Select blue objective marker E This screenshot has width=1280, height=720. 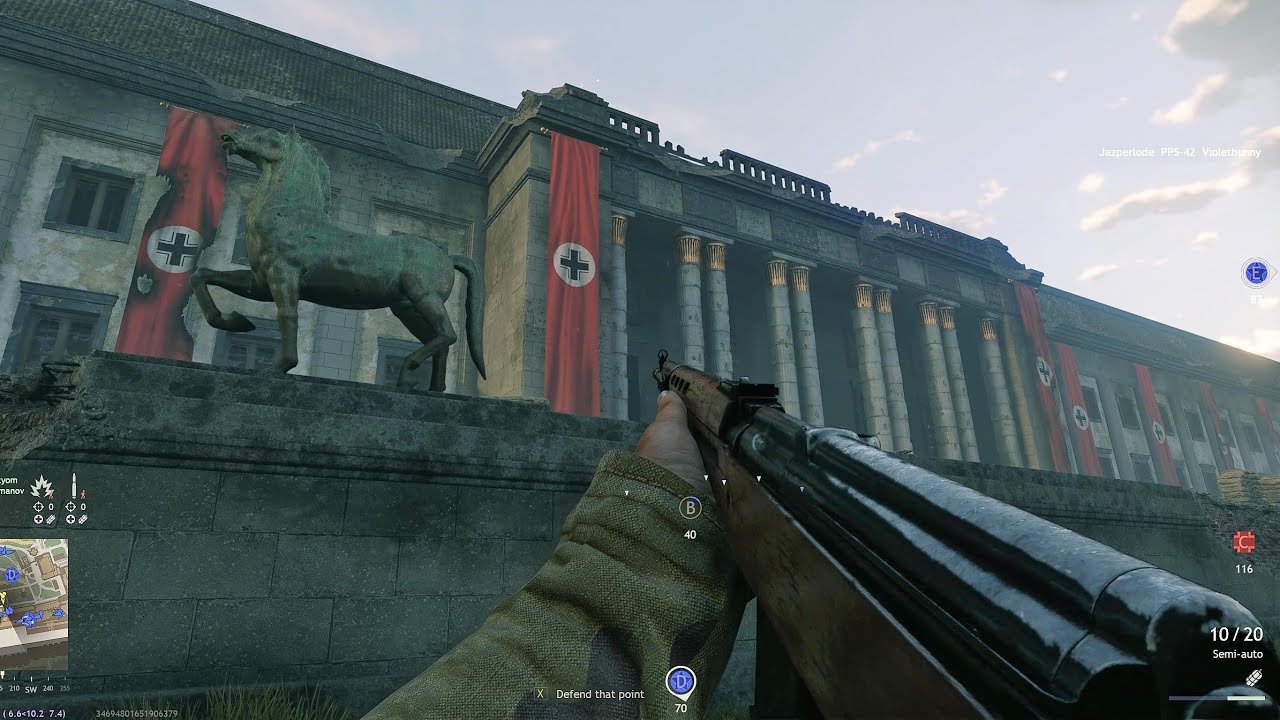click(1256, 272)
